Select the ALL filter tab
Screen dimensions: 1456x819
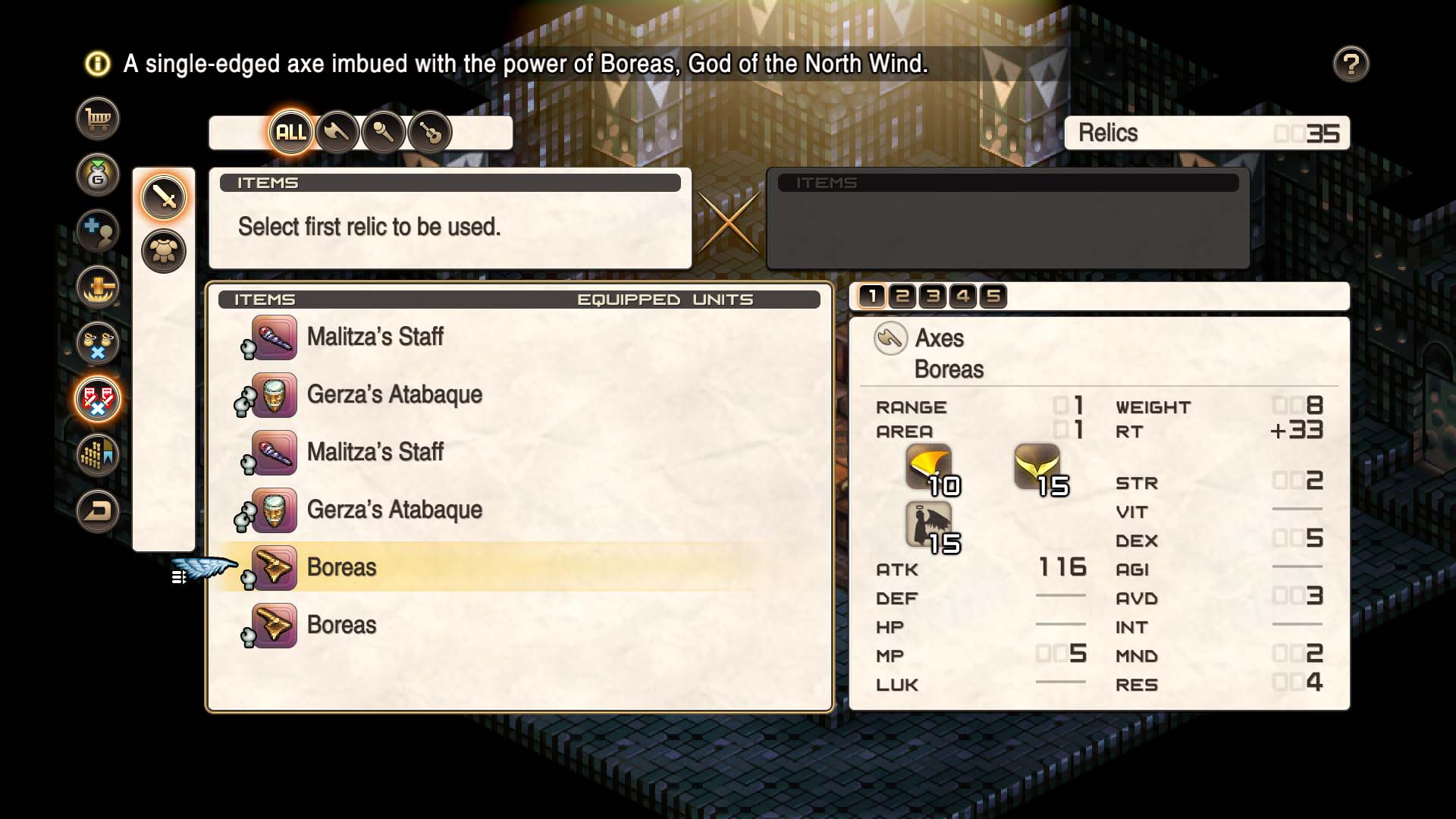click(x=290, y=131)
